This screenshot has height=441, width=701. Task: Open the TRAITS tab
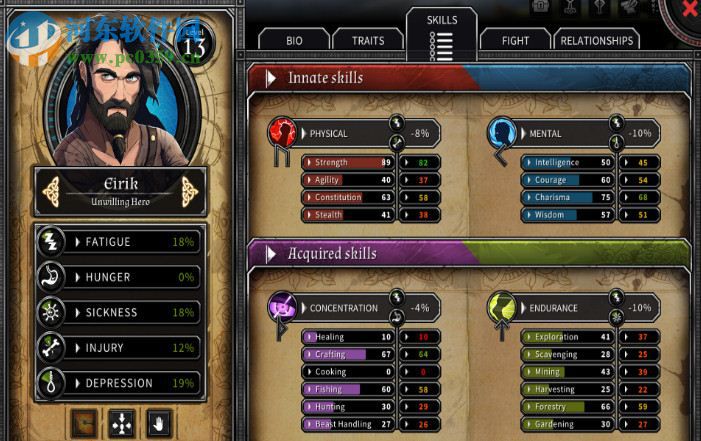[x=367, y=41]
